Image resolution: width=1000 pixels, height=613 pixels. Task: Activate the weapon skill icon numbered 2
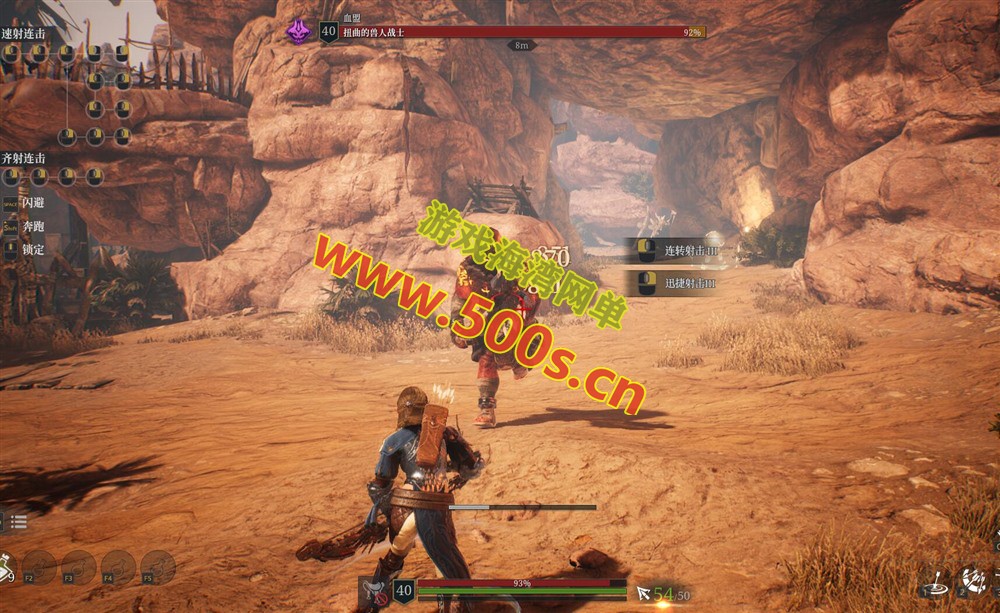(972, 579)
